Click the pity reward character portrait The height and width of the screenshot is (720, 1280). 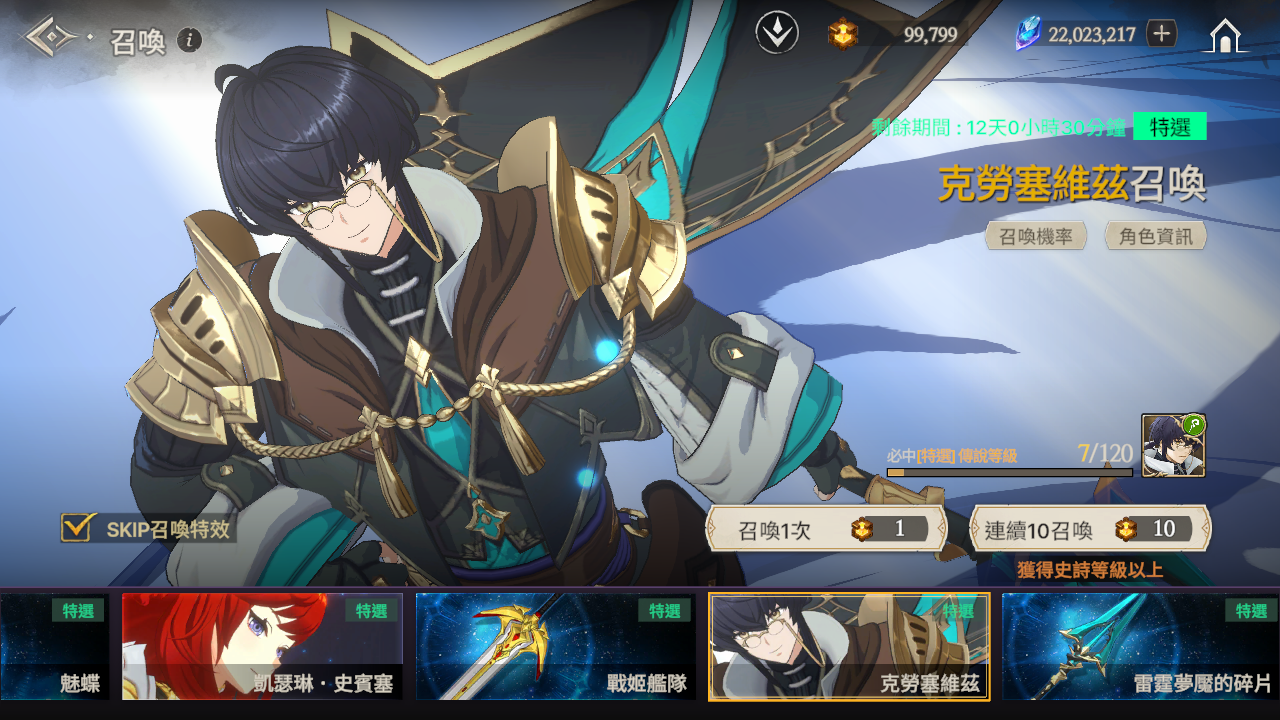point(1173,446)
